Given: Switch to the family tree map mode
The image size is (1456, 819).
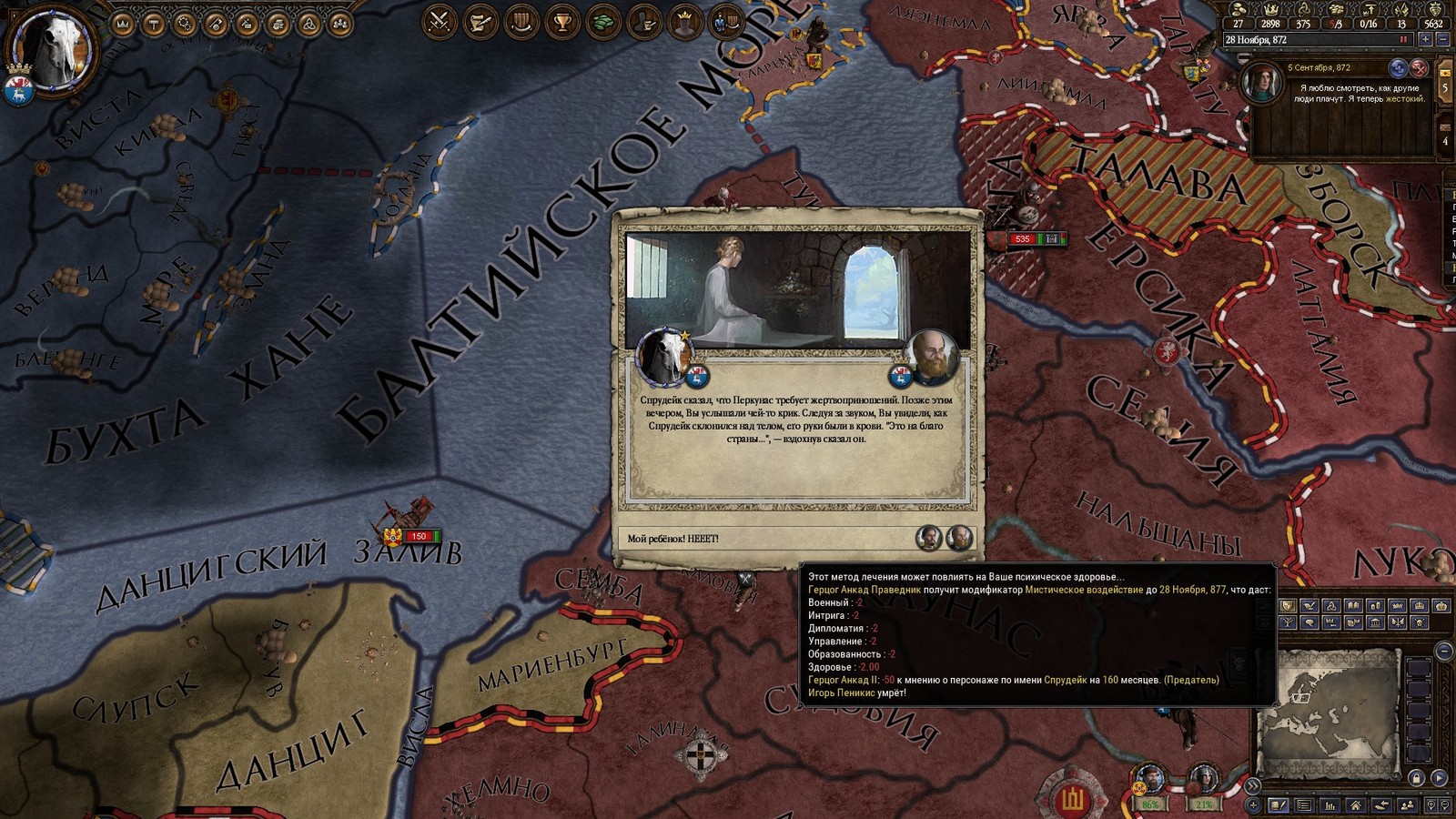Looking at the screenshot, I should tap(1289, 622).
